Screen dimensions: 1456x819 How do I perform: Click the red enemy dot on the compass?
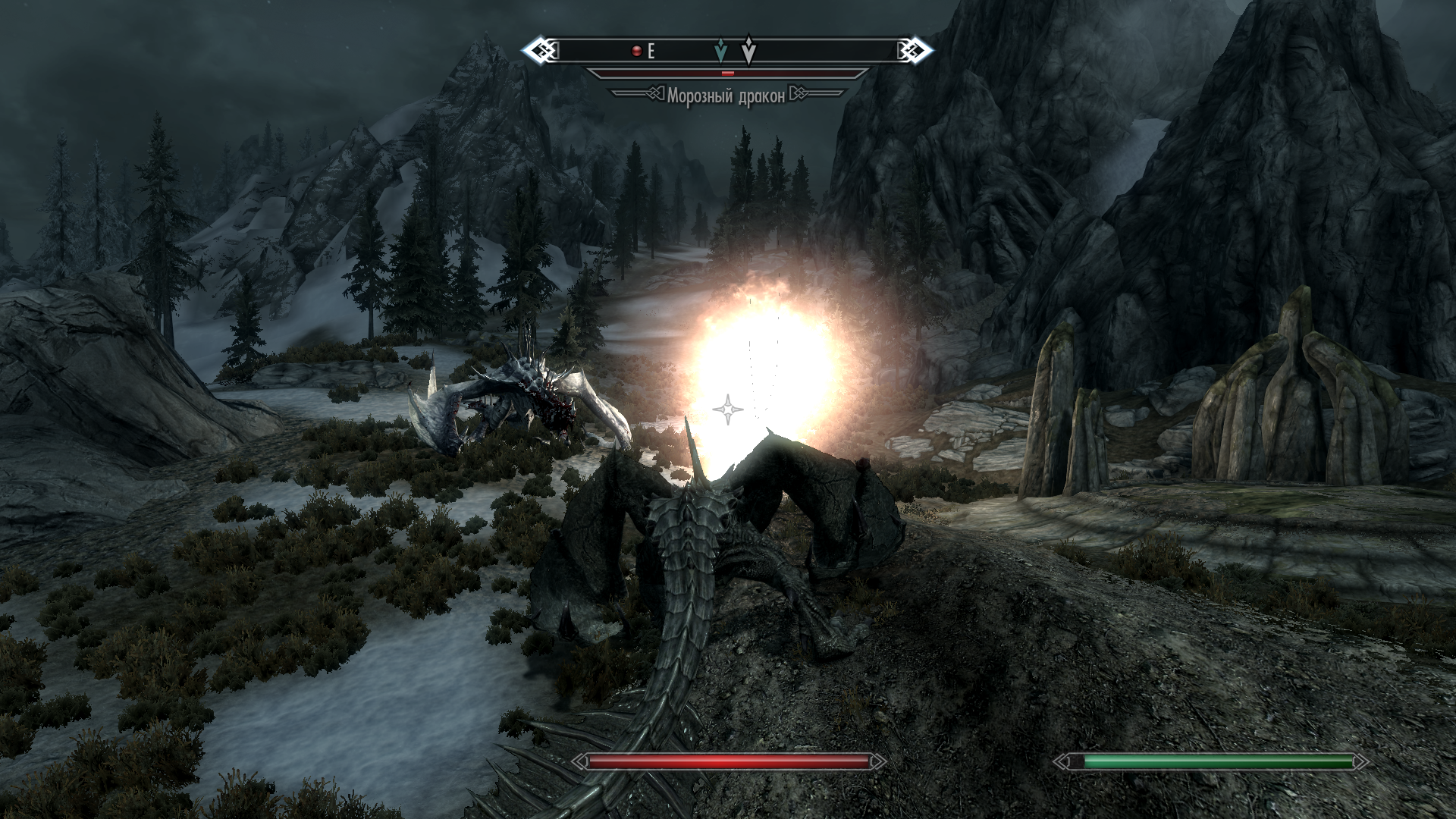[x=637, y=51]
